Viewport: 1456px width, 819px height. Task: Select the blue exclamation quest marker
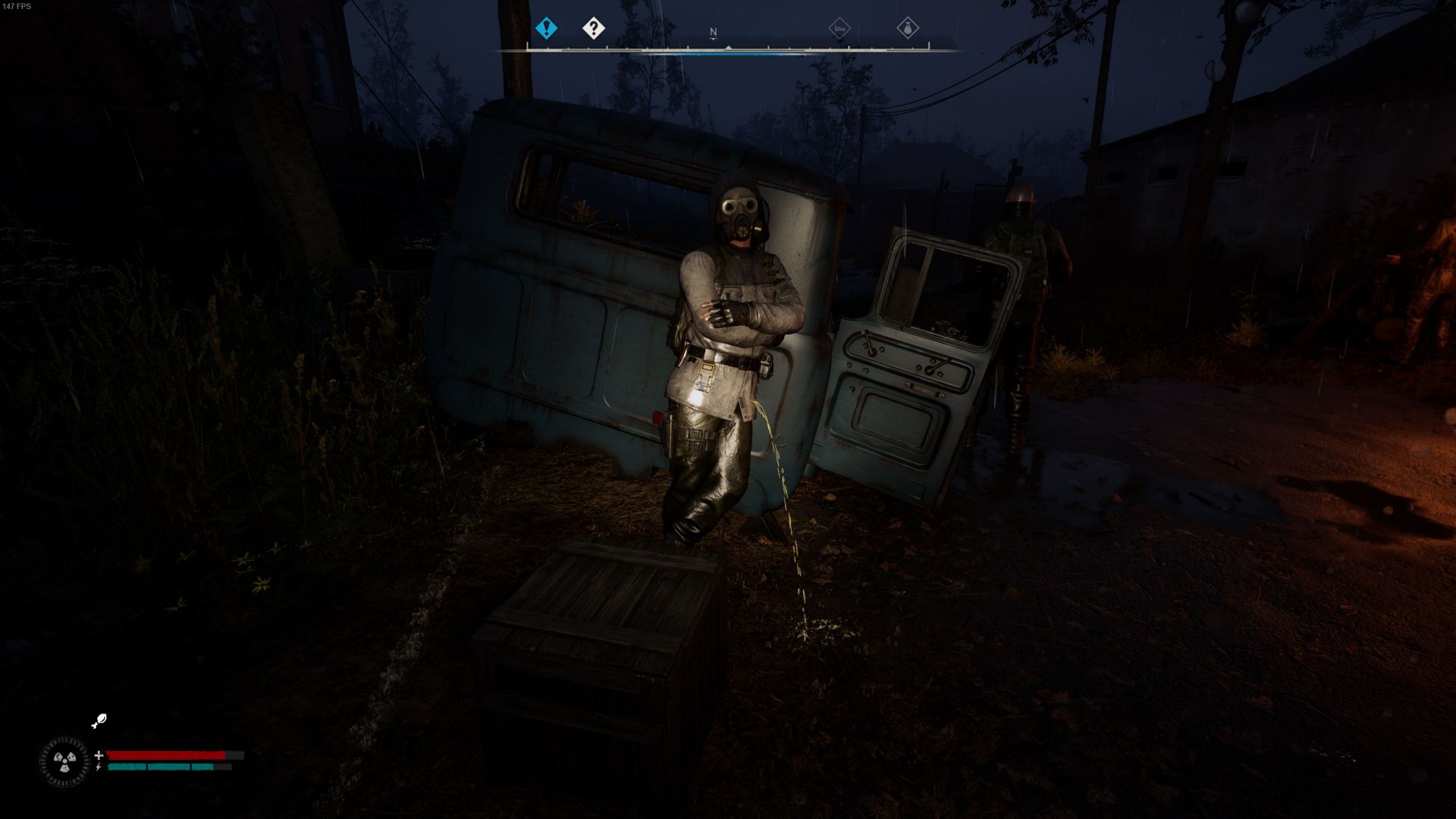pyautogui.click(x=546, y=29)
